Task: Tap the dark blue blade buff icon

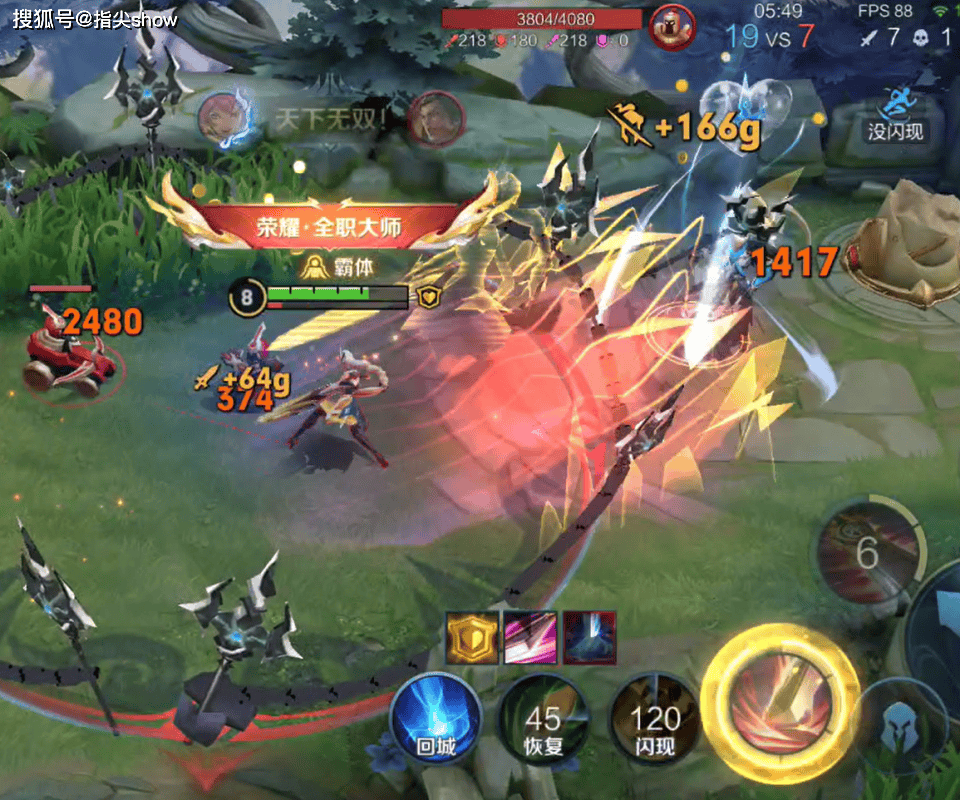Action: 590,637
